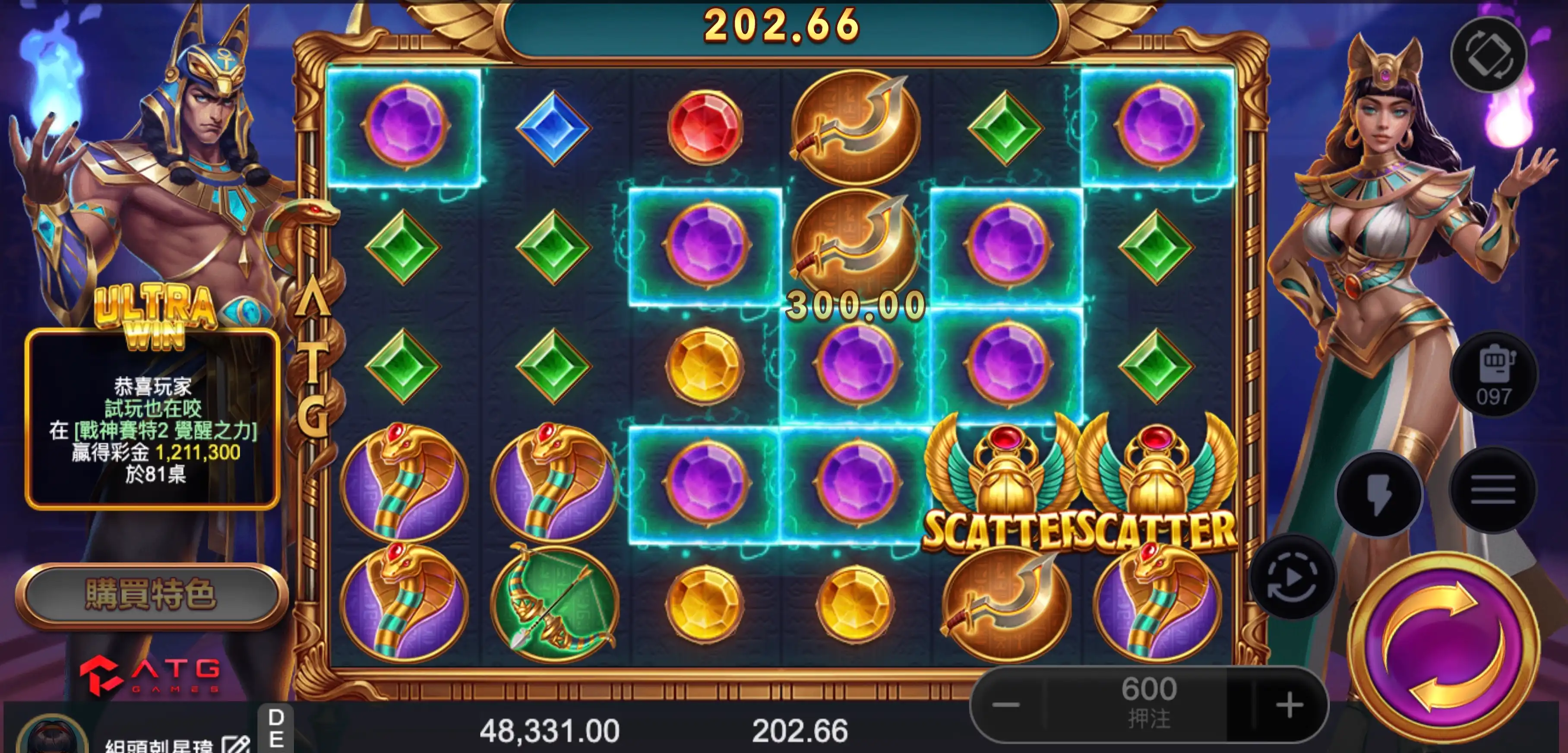Open the slot machine 097 table icon

[1494, 374]
